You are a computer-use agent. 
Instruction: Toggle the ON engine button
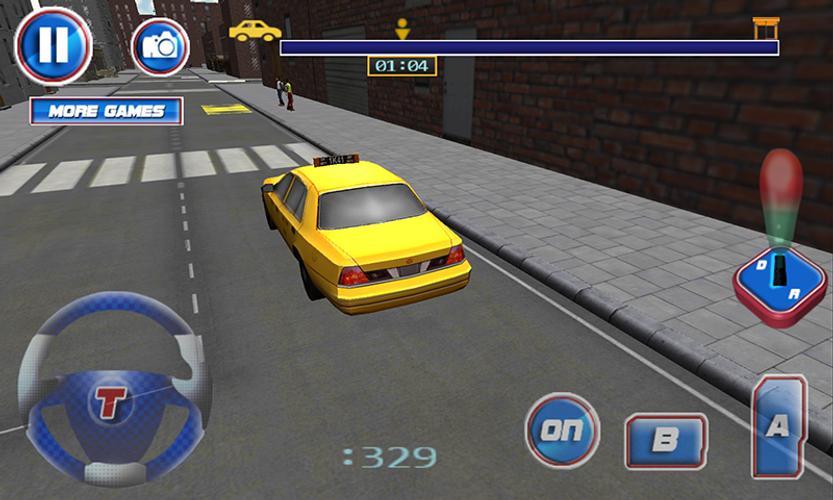(x=562, y=430)
